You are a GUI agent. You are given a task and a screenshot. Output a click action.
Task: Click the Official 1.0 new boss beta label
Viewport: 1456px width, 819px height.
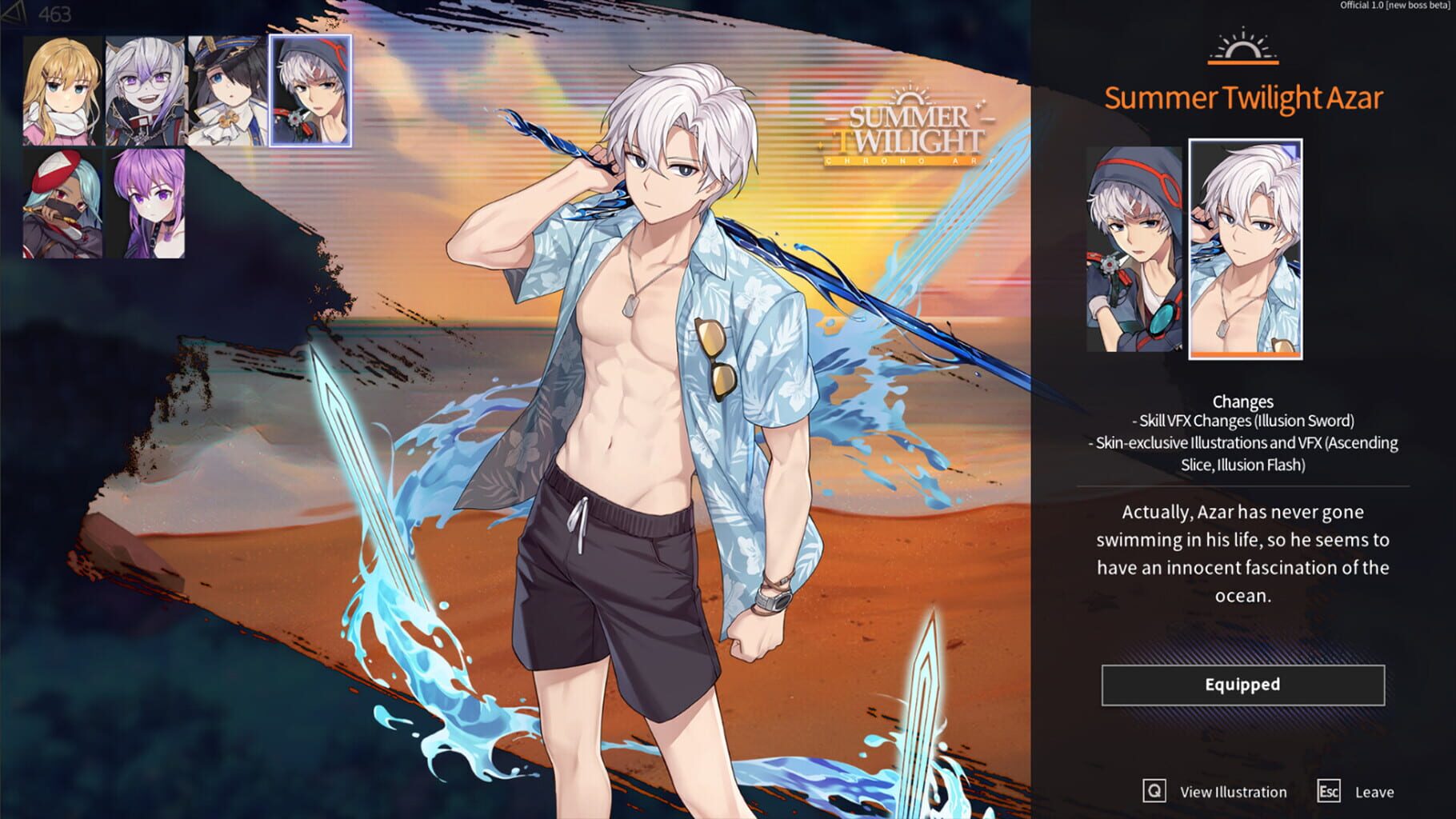(1396, 6)
